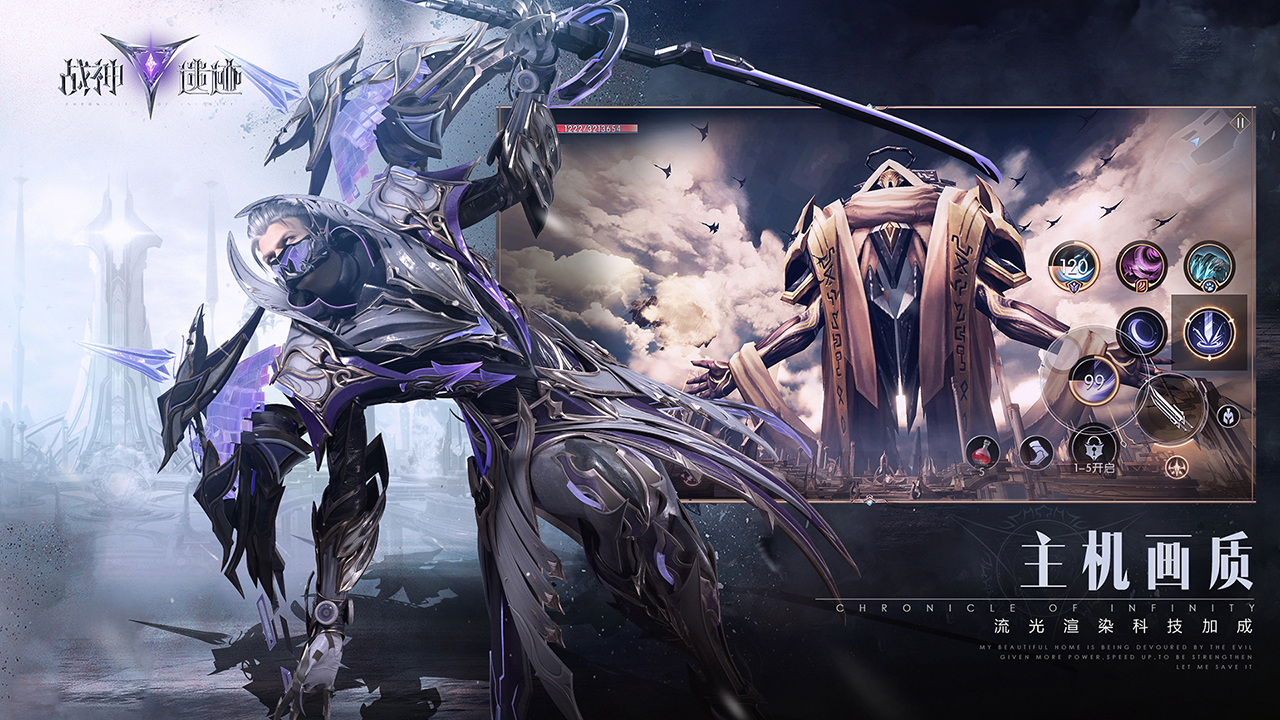This screenshot has width=1280, height=720.
Task: Trigger the crescent moon skill
Action: pyautogui.click(x=1141, y=332)
